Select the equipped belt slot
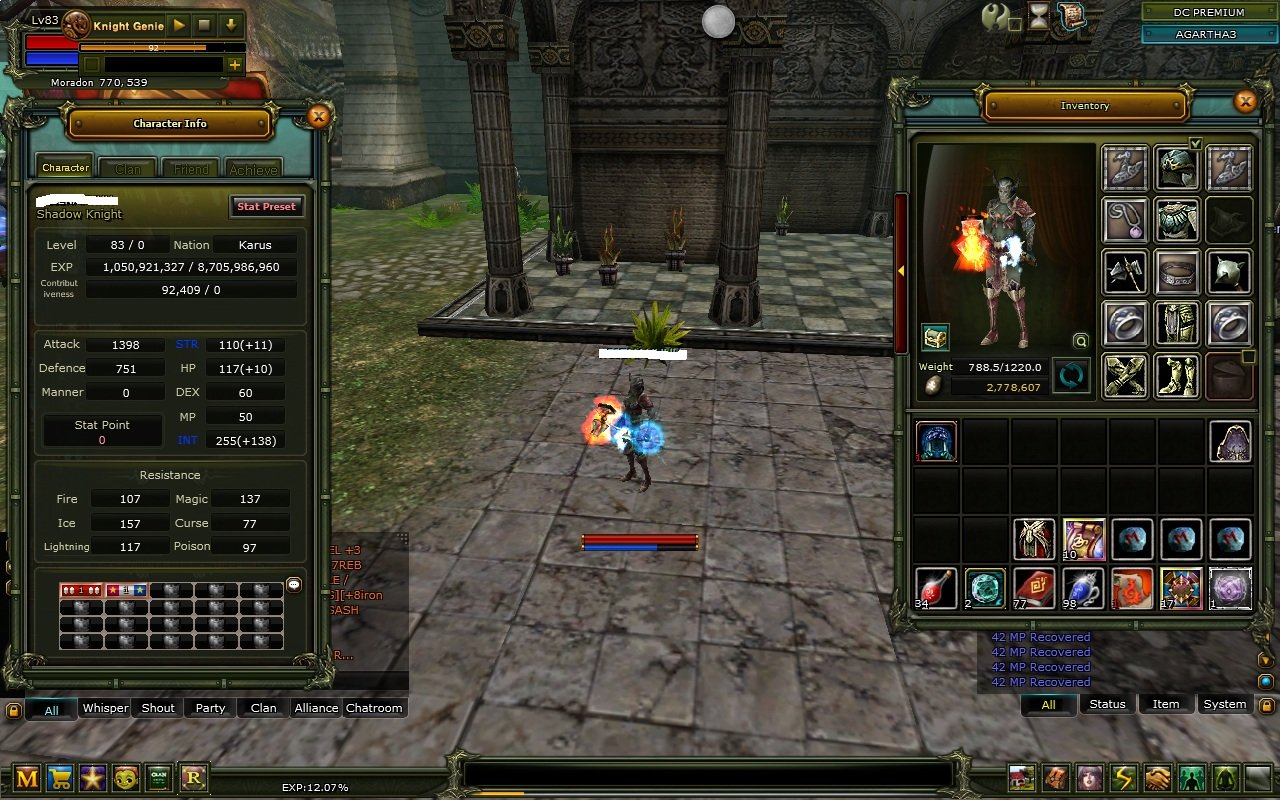The height and width of the screenshot is (800, 1280). 1178,272
